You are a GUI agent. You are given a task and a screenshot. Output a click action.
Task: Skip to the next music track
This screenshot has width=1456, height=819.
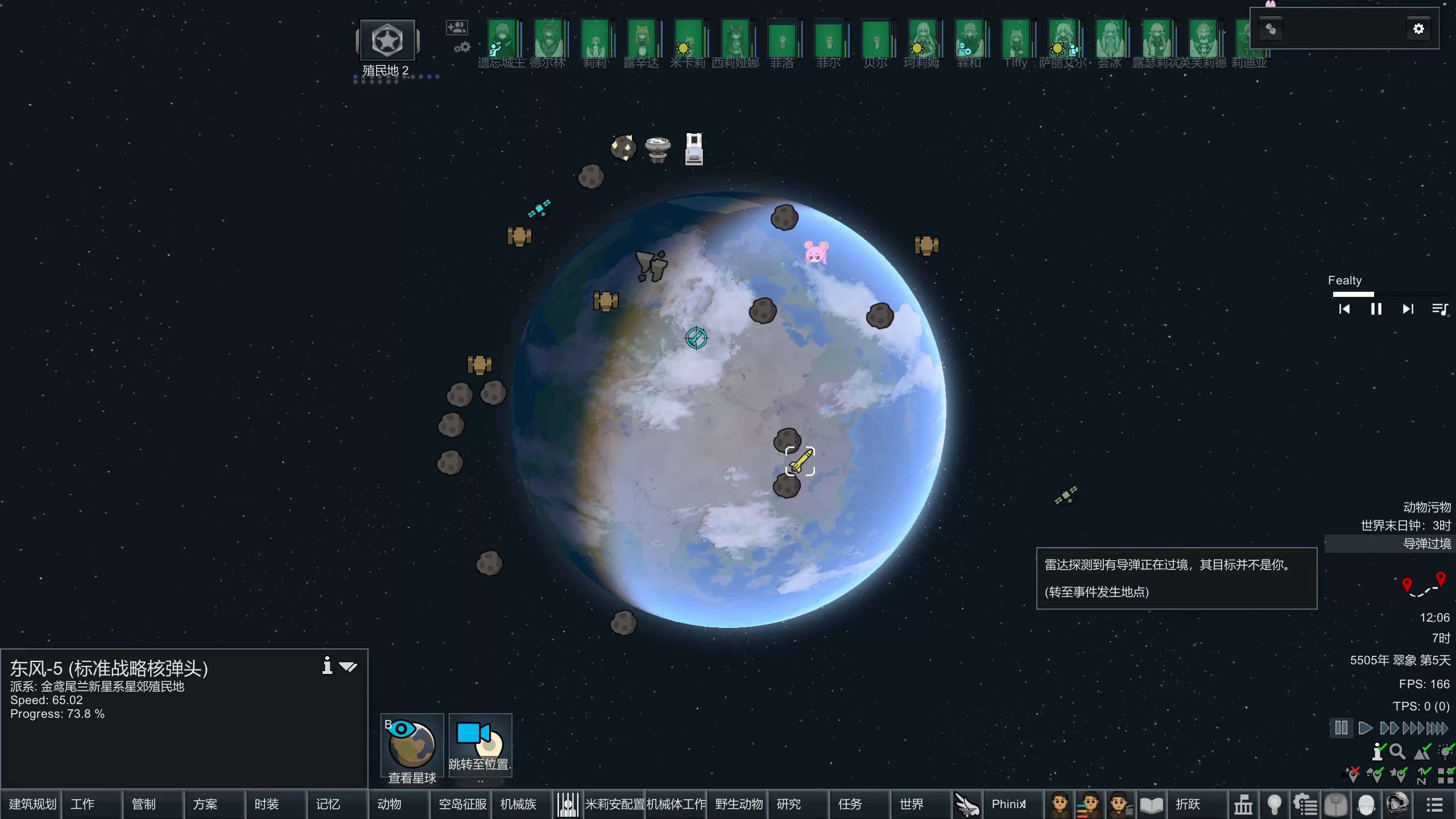1408,309
